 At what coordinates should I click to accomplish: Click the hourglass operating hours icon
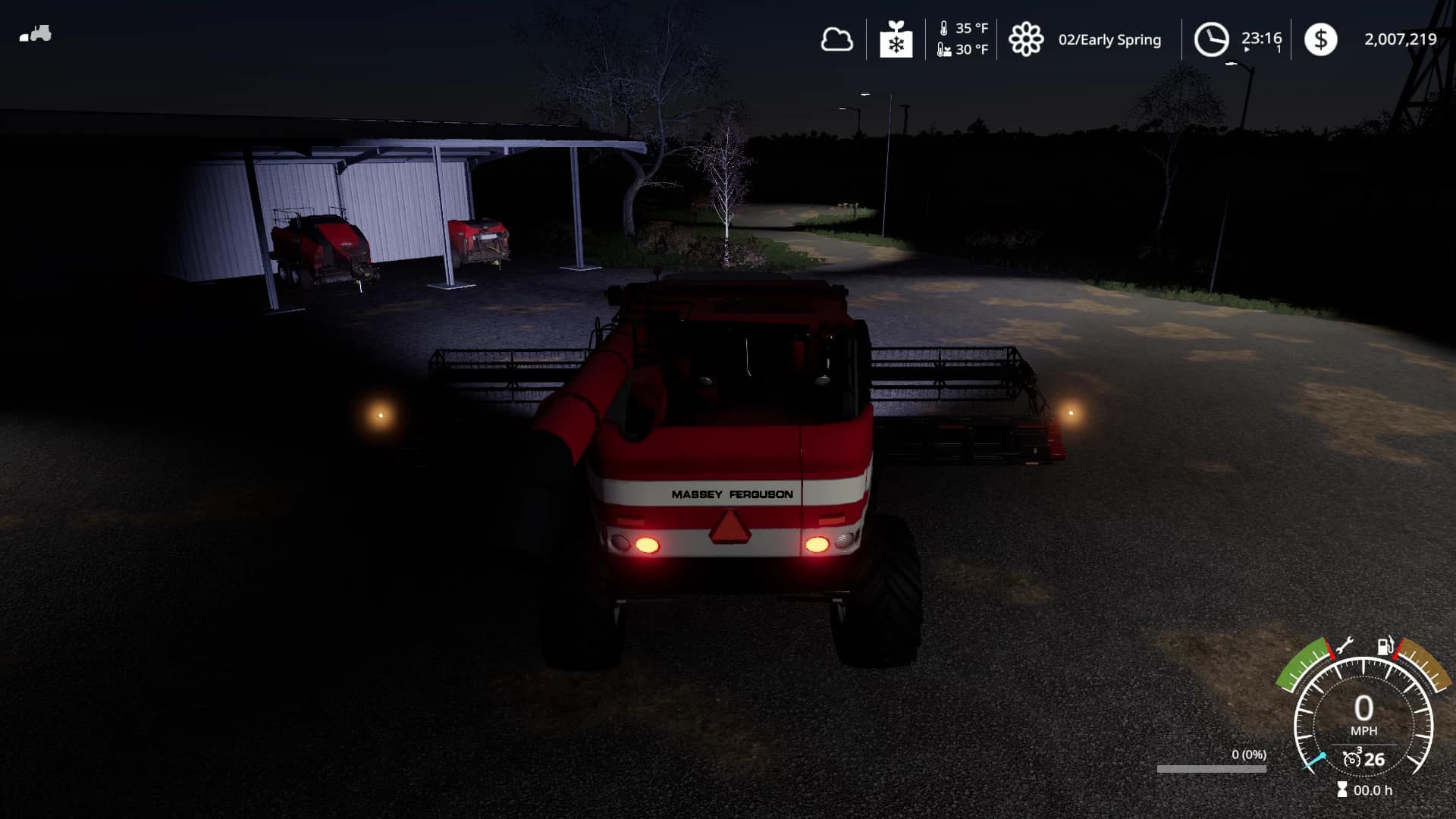1342,790
